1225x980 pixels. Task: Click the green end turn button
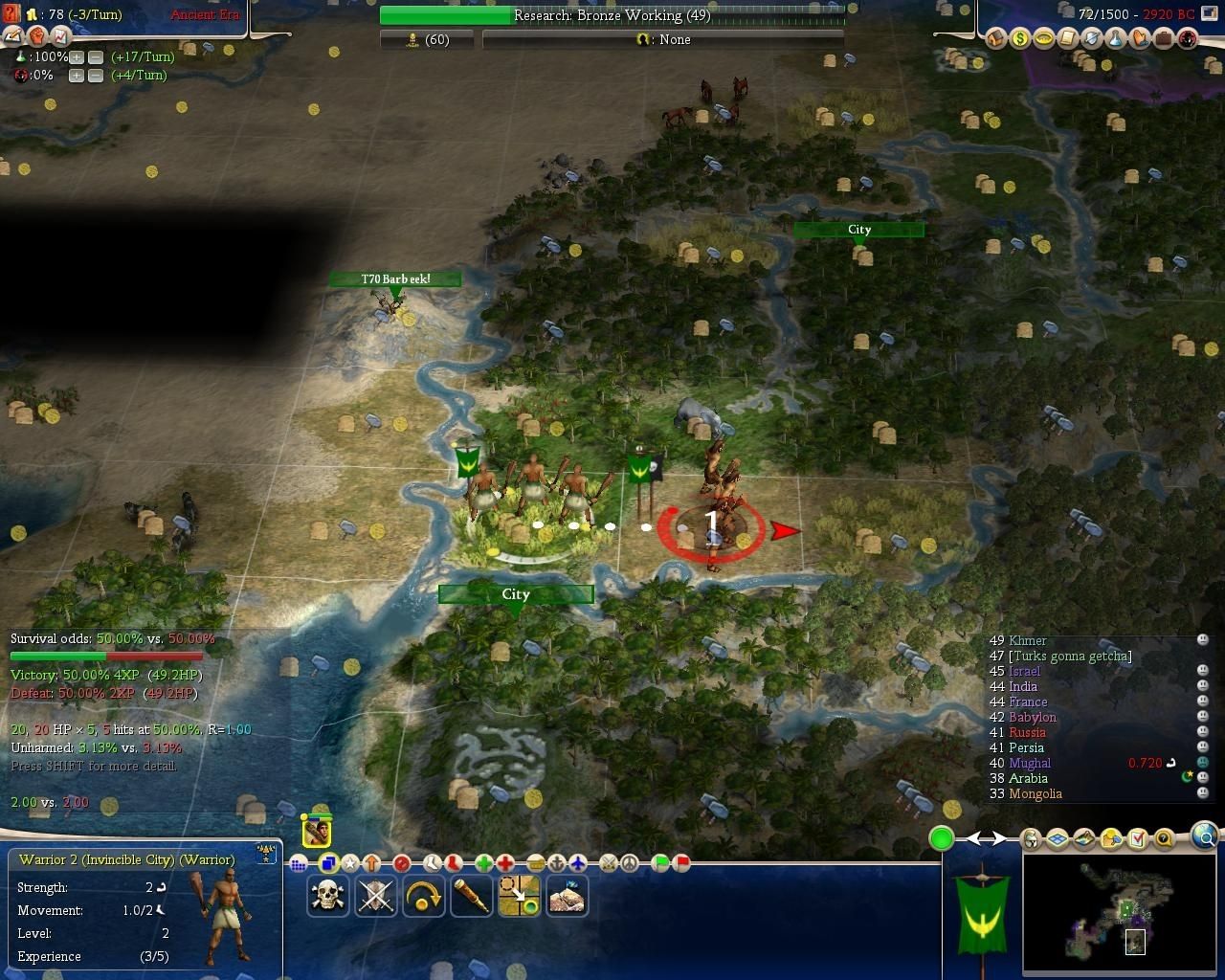click(x=942, y=839)
